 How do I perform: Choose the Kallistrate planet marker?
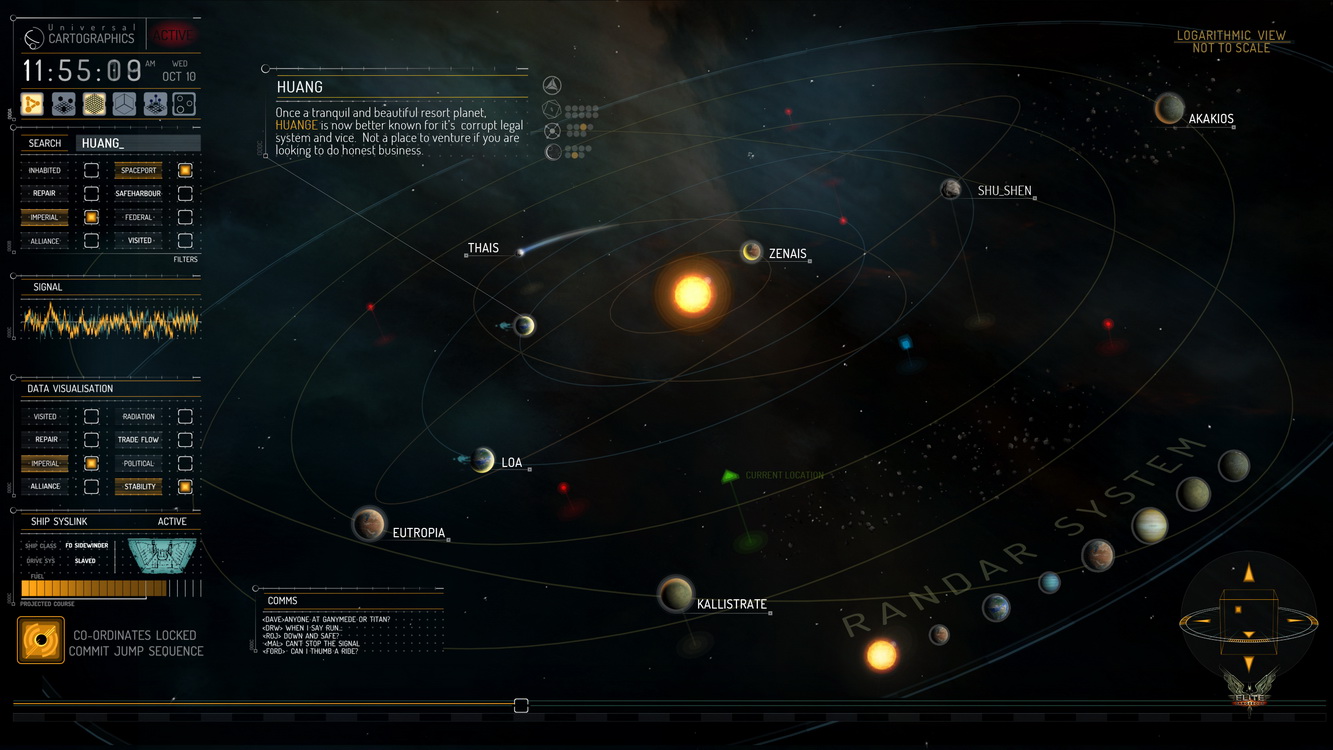click(x=676, y=594)
